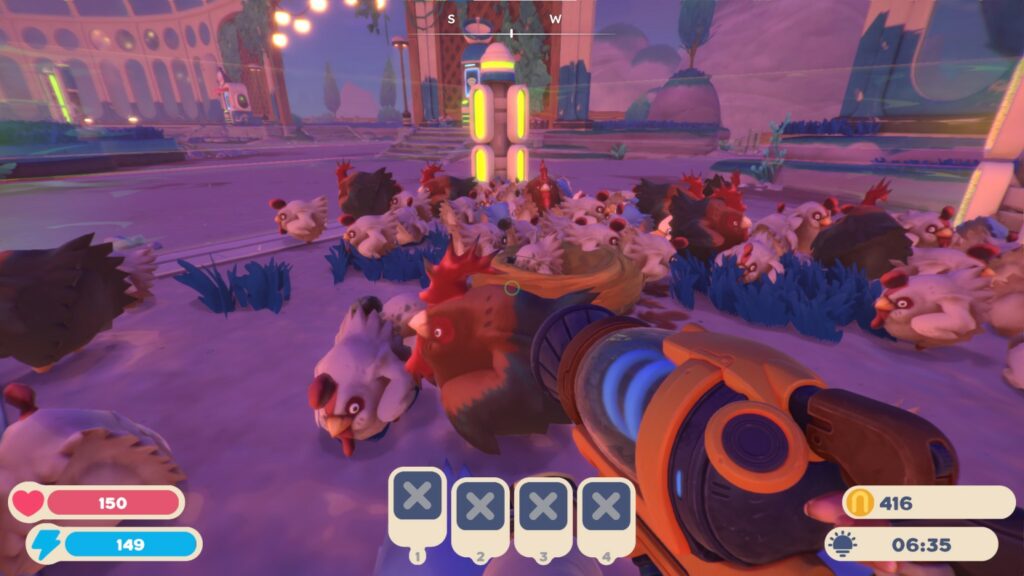This screenshot has width=1024, height=576.
Task: Select vacpack slot number 2
Action: 480,507
